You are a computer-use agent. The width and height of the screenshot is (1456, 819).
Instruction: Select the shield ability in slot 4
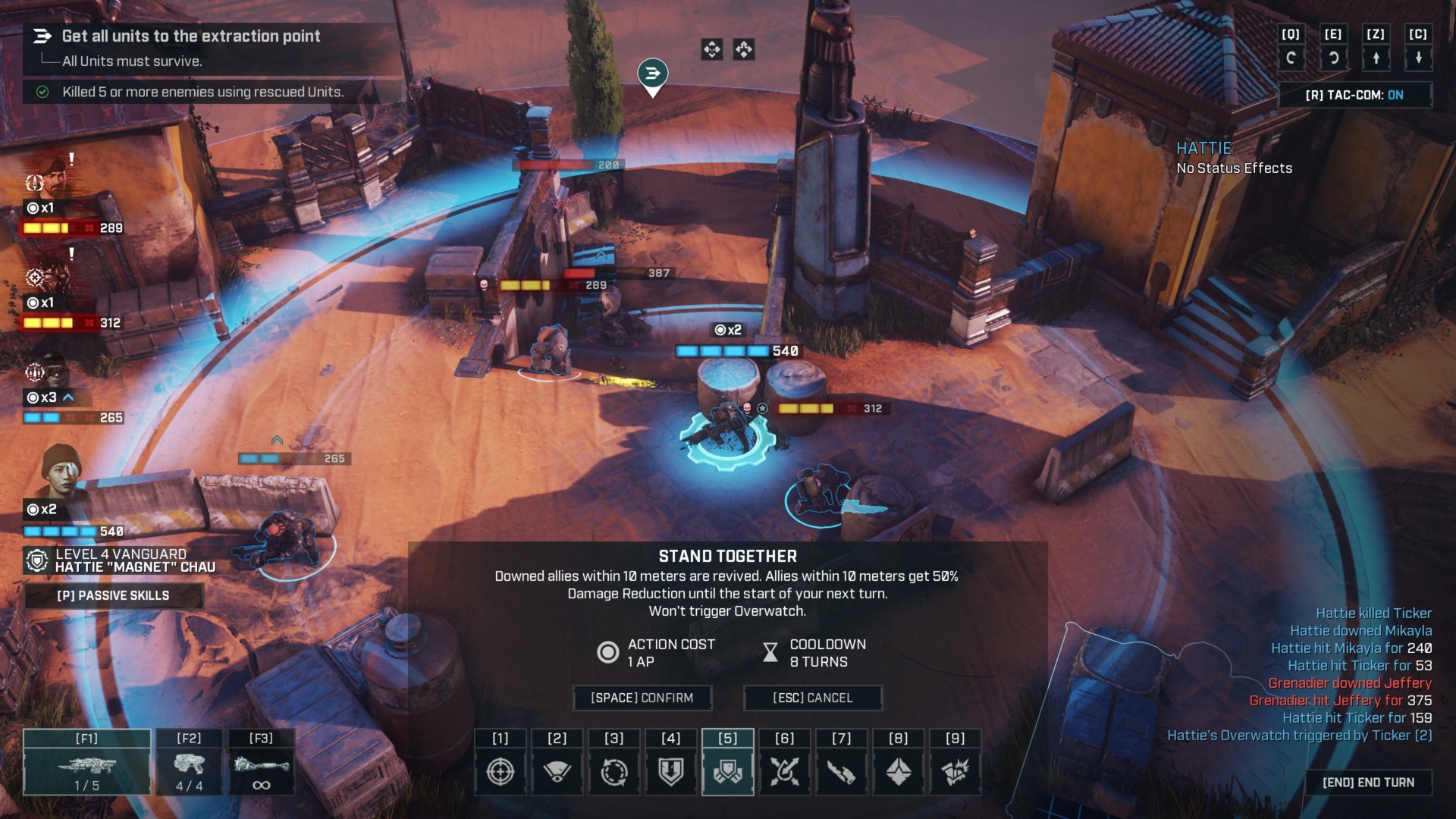click(670, 770)
